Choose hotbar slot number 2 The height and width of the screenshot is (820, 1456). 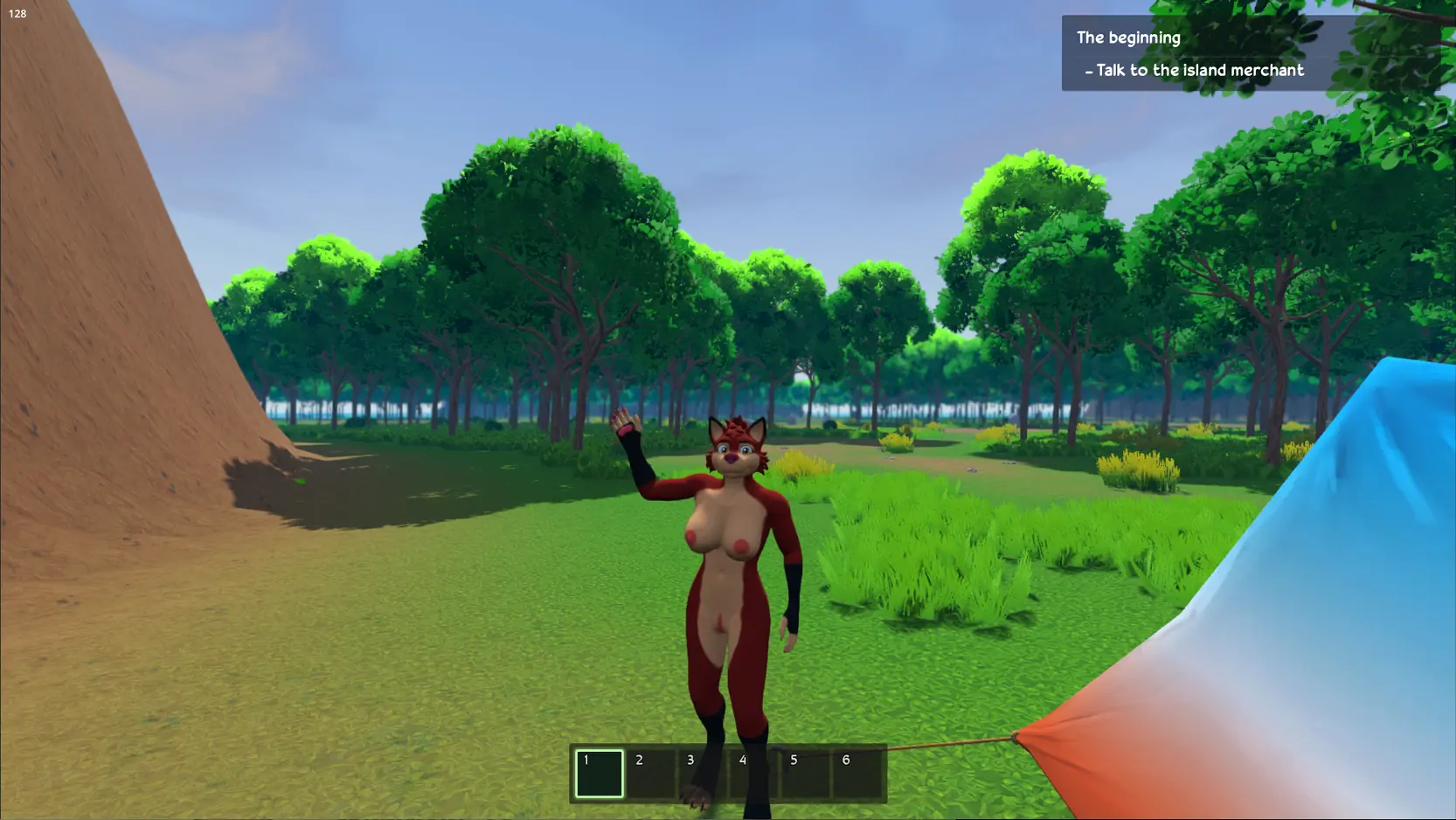pos(651,774)
